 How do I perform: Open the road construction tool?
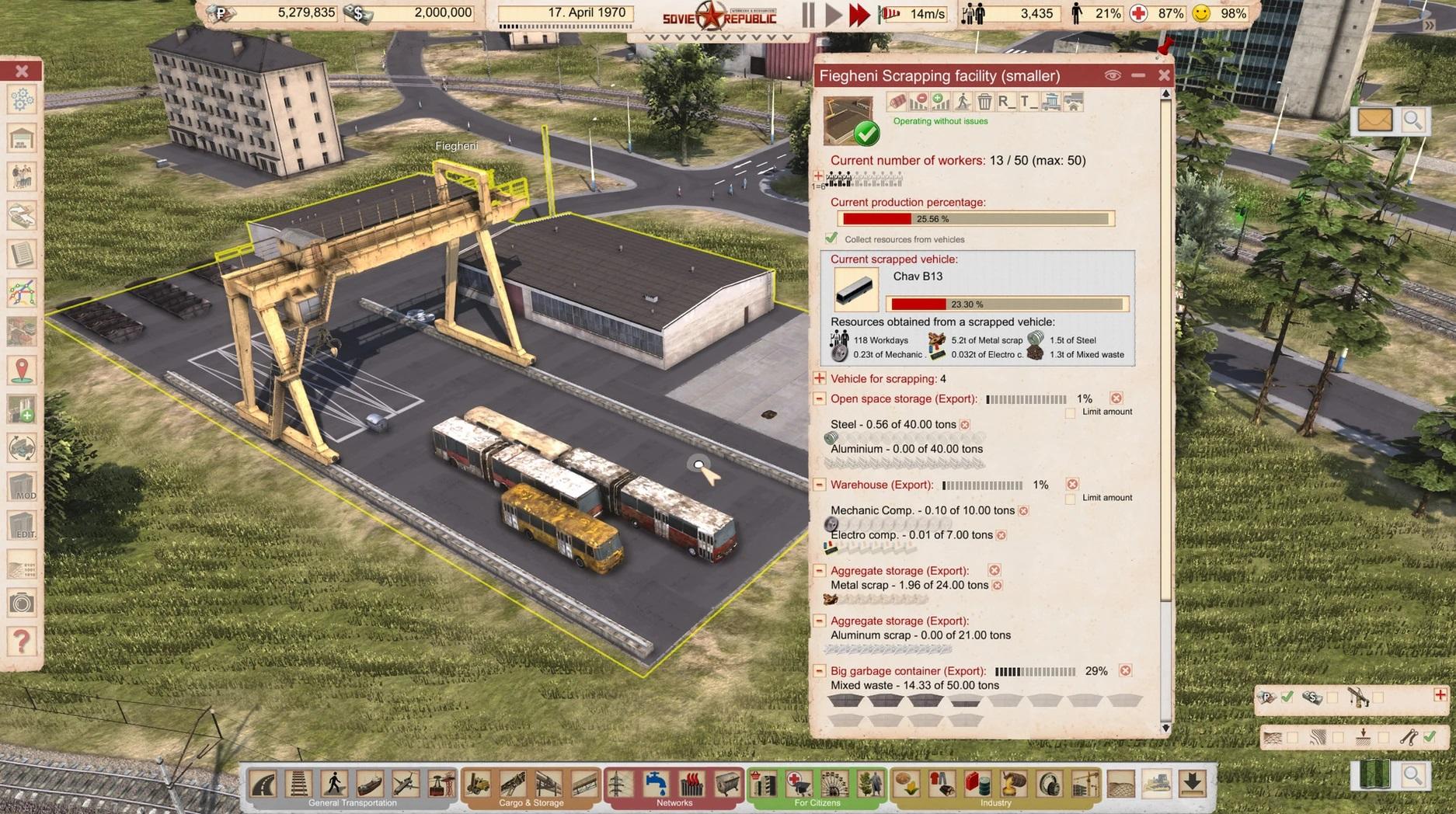[264, 784]
